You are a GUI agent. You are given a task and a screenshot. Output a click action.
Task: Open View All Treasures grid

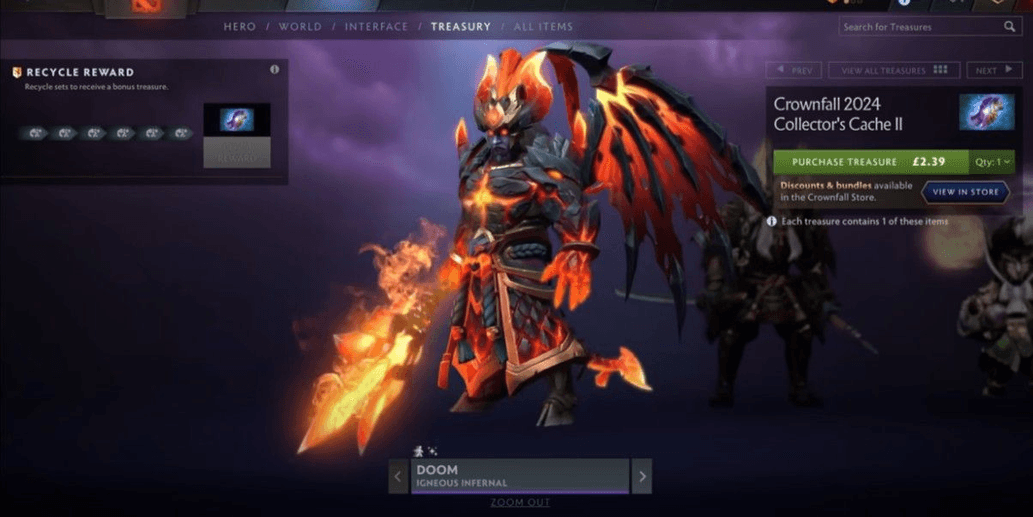[x=894, y=70]
